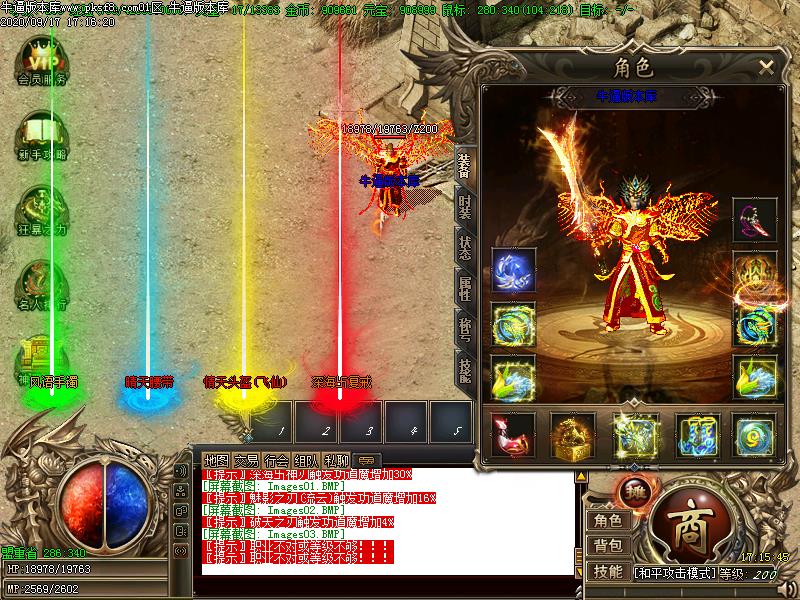800x600 pixels.
Task: Open the 狂暴之力 icon
Action: (x=41, y=208)
